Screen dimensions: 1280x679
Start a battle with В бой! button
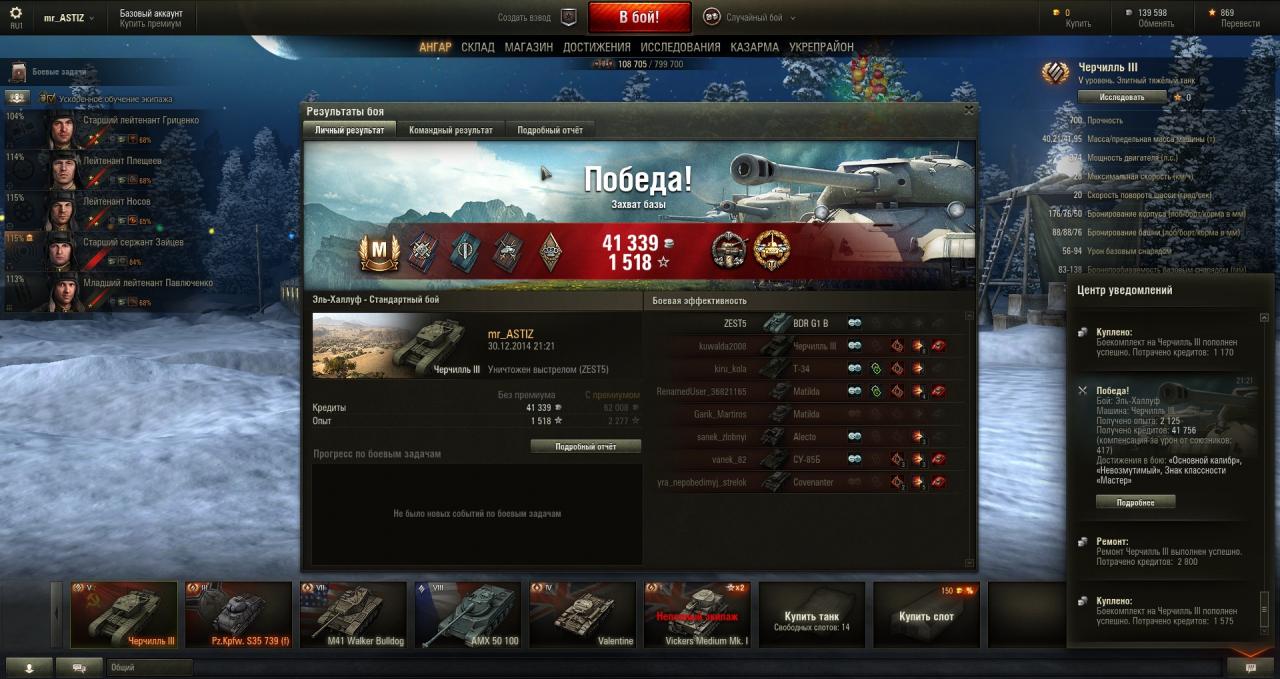click(x=639, y=17)
